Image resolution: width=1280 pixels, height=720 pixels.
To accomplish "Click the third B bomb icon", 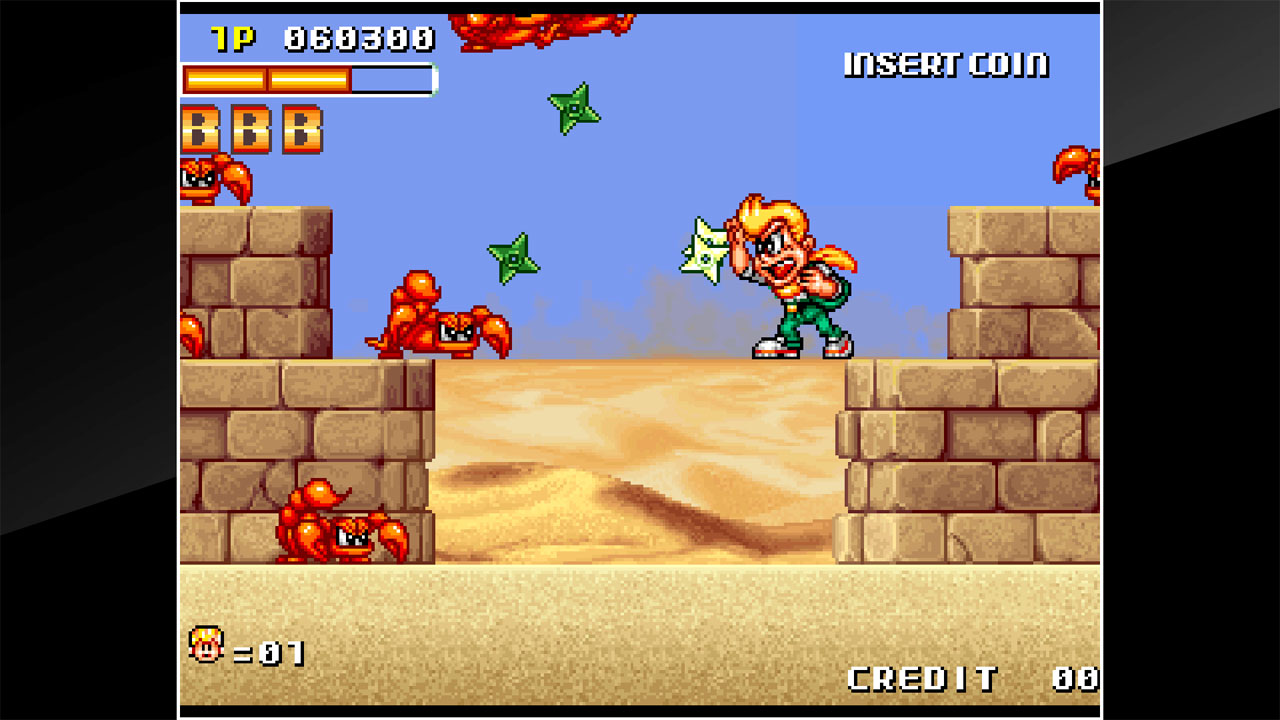I will coord(299,130).
